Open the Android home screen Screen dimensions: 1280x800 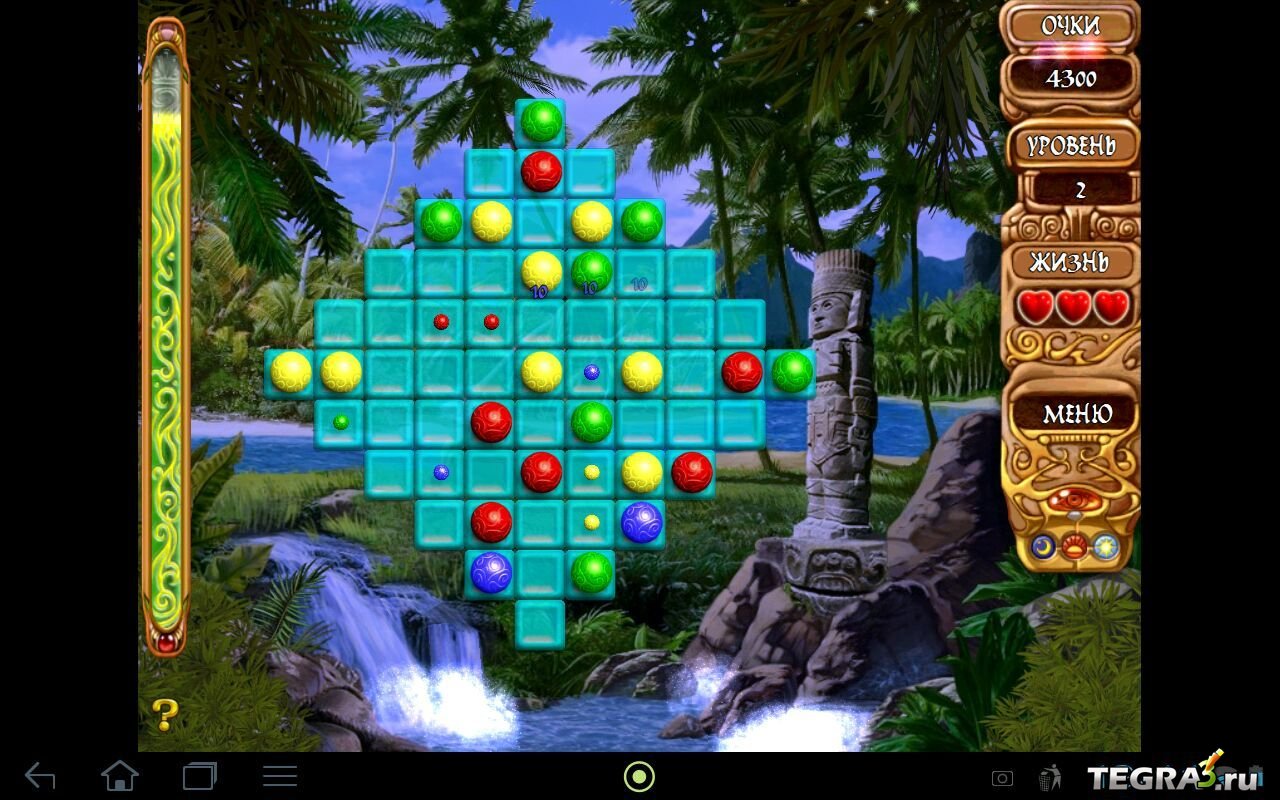click(119, 776)
